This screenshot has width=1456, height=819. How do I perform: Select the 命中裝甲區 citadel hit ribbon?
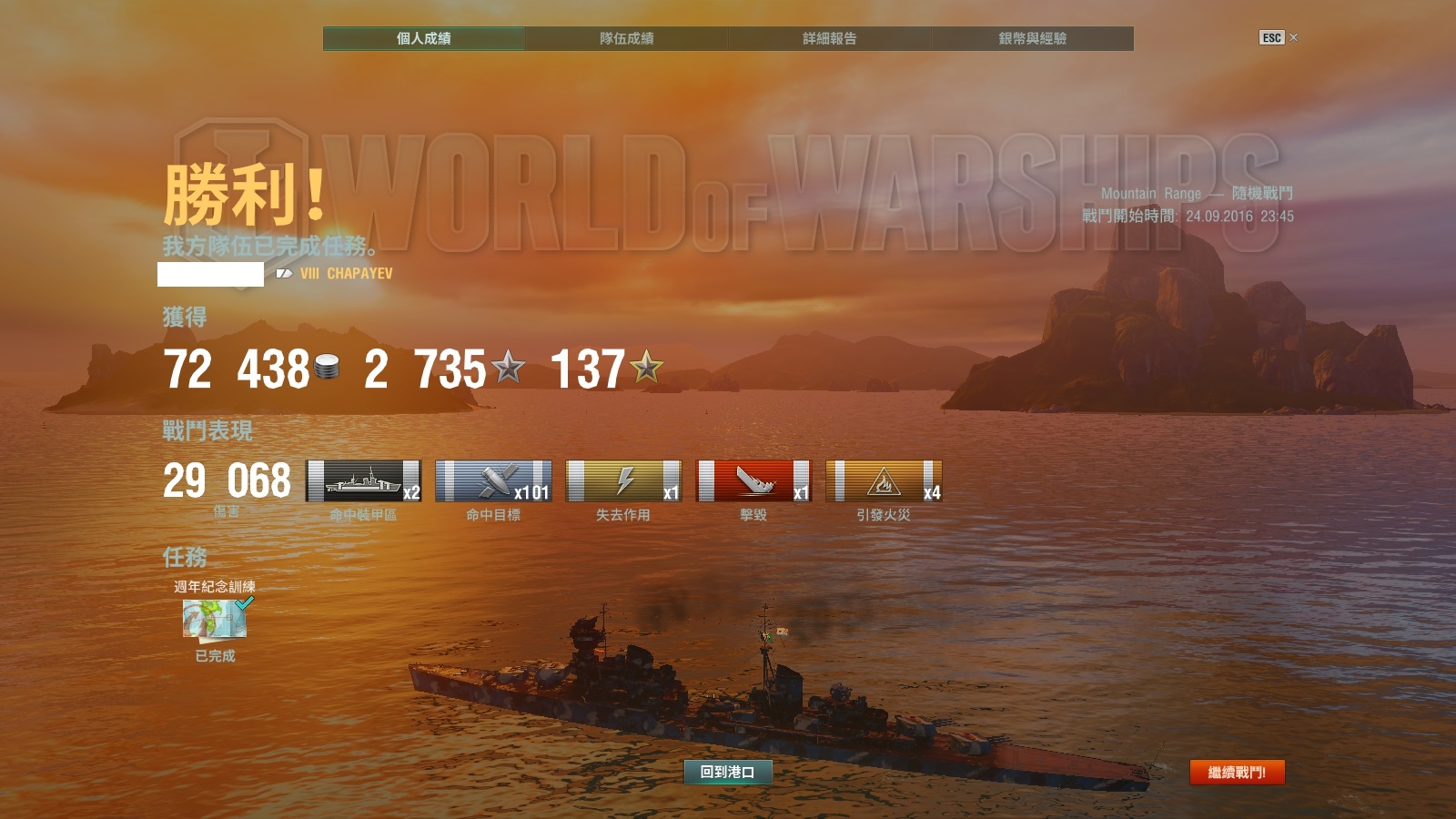[363, 481]
